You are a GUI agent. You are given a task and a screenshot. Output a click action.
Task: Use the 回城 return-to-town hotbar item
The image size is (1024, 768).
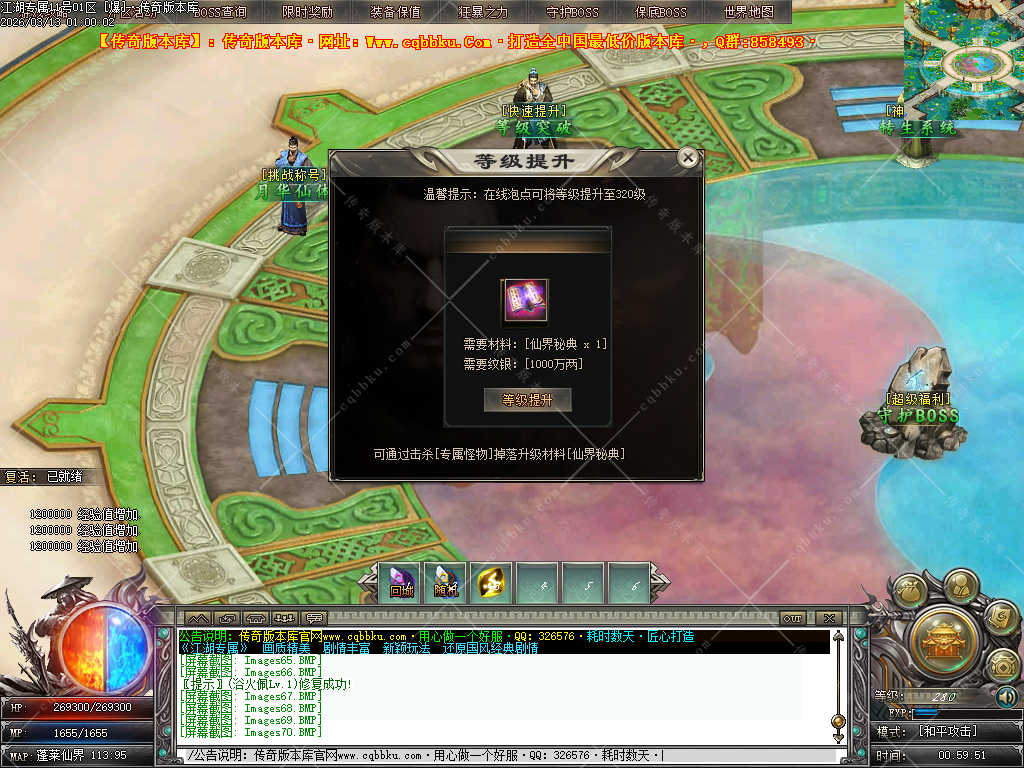pyautogui.click(x=402, y=583)
